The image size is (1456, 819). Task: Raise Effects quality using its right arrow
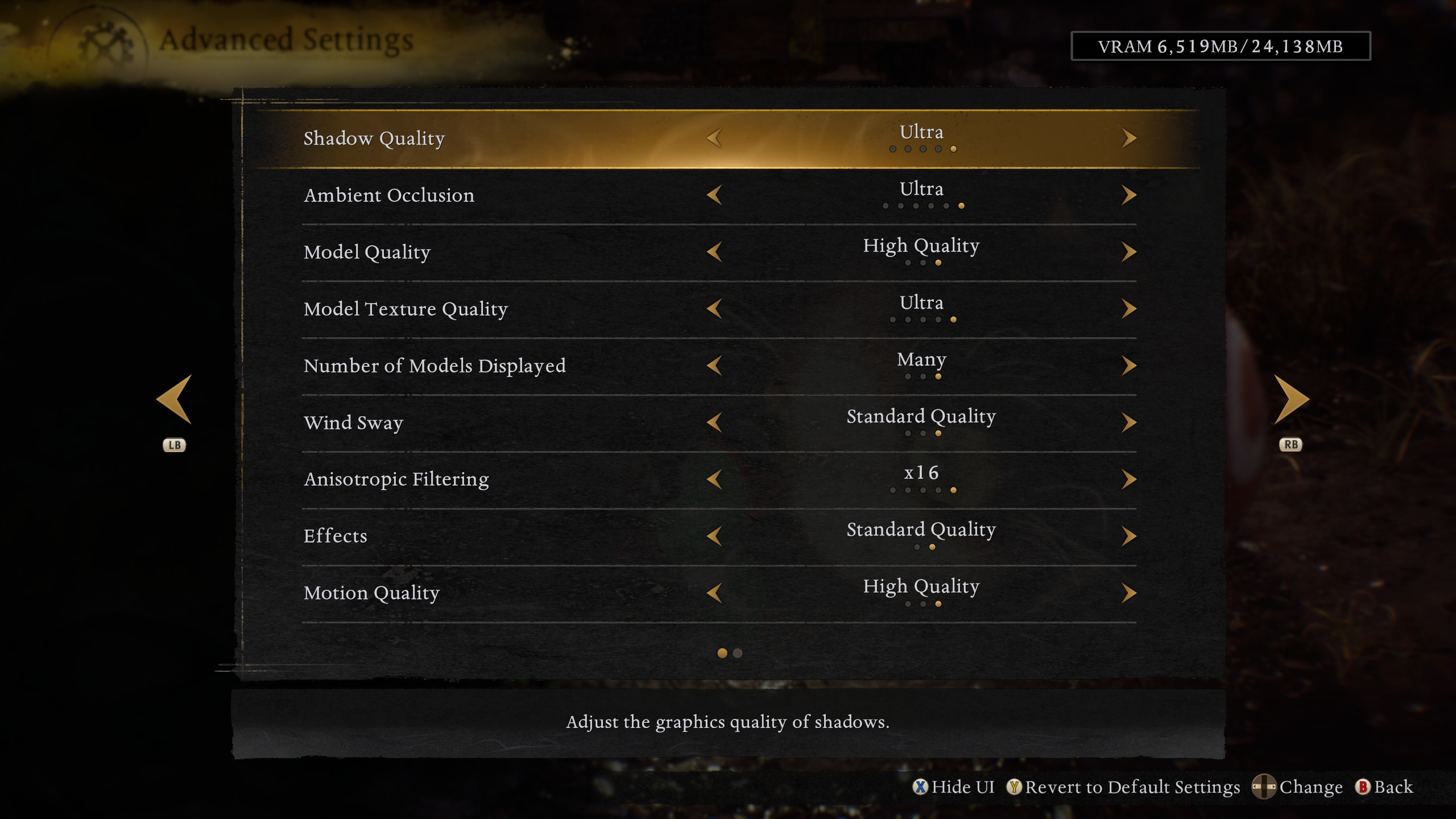coord(1129,535)
